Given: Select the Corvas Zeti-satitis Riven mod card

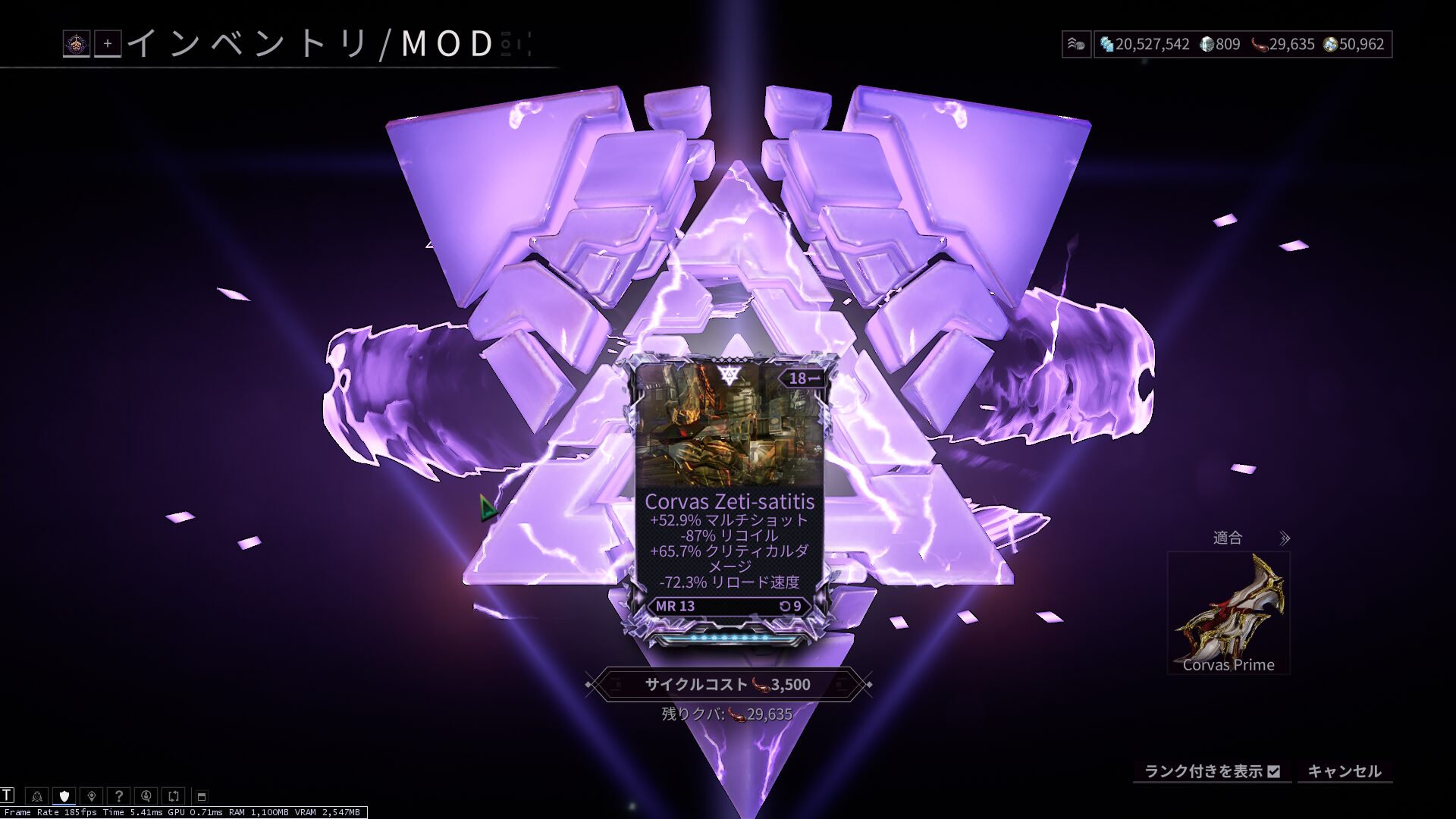Looking at the screenshot, I should [729, 500].
